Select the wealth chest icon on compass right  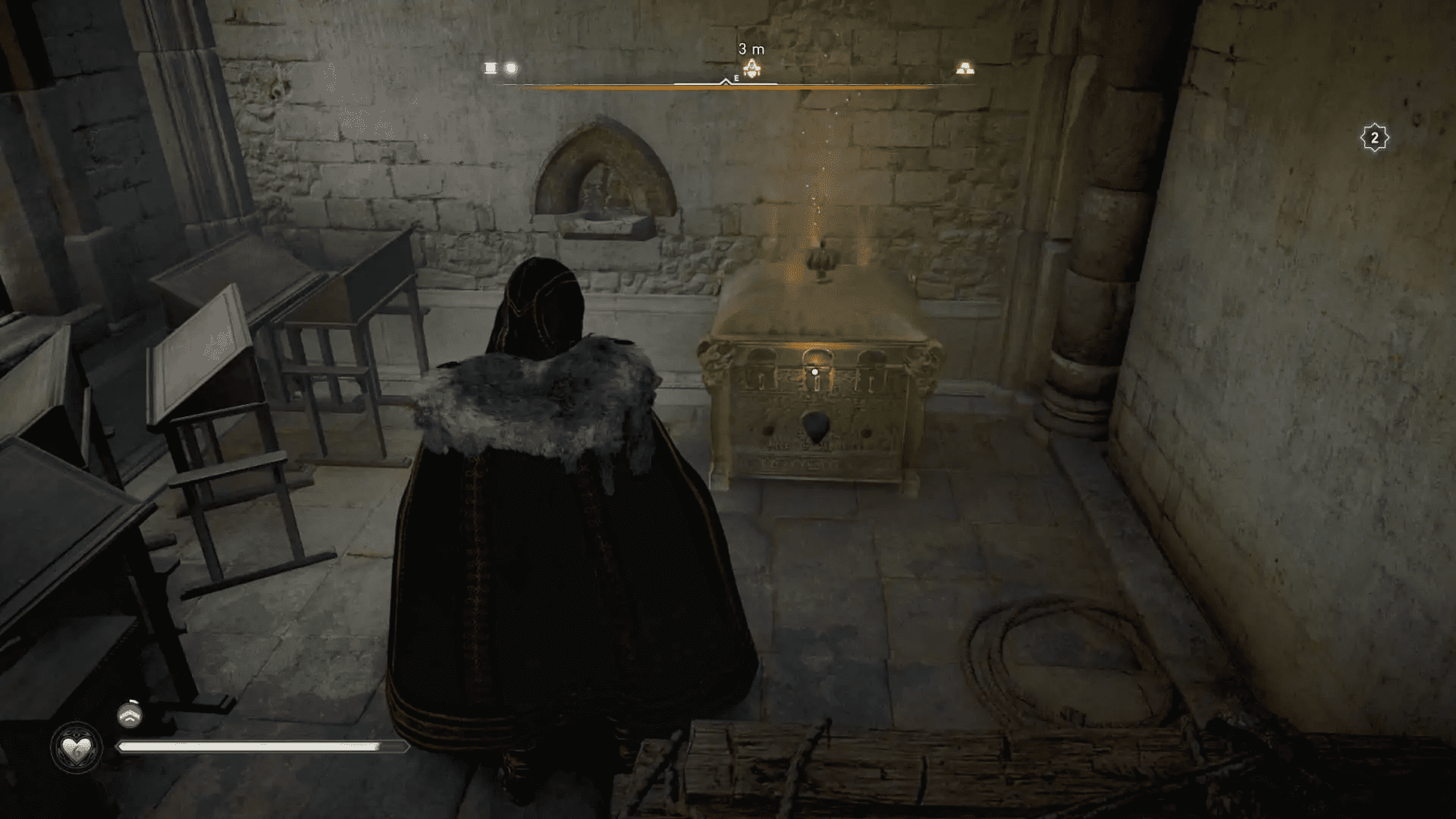[x=965, y=67]
